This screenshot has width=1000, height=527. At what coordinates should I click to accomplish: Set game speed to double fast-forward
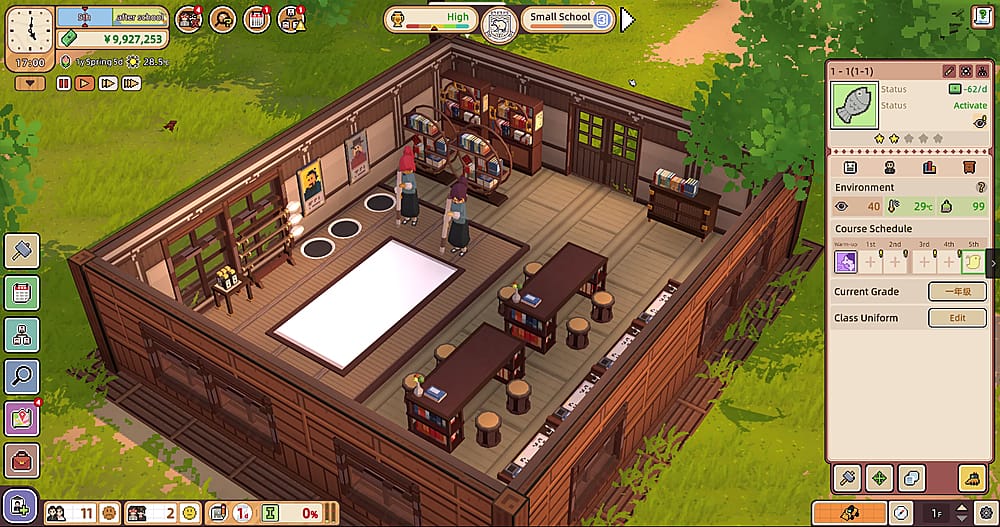(x=108, y=84)
